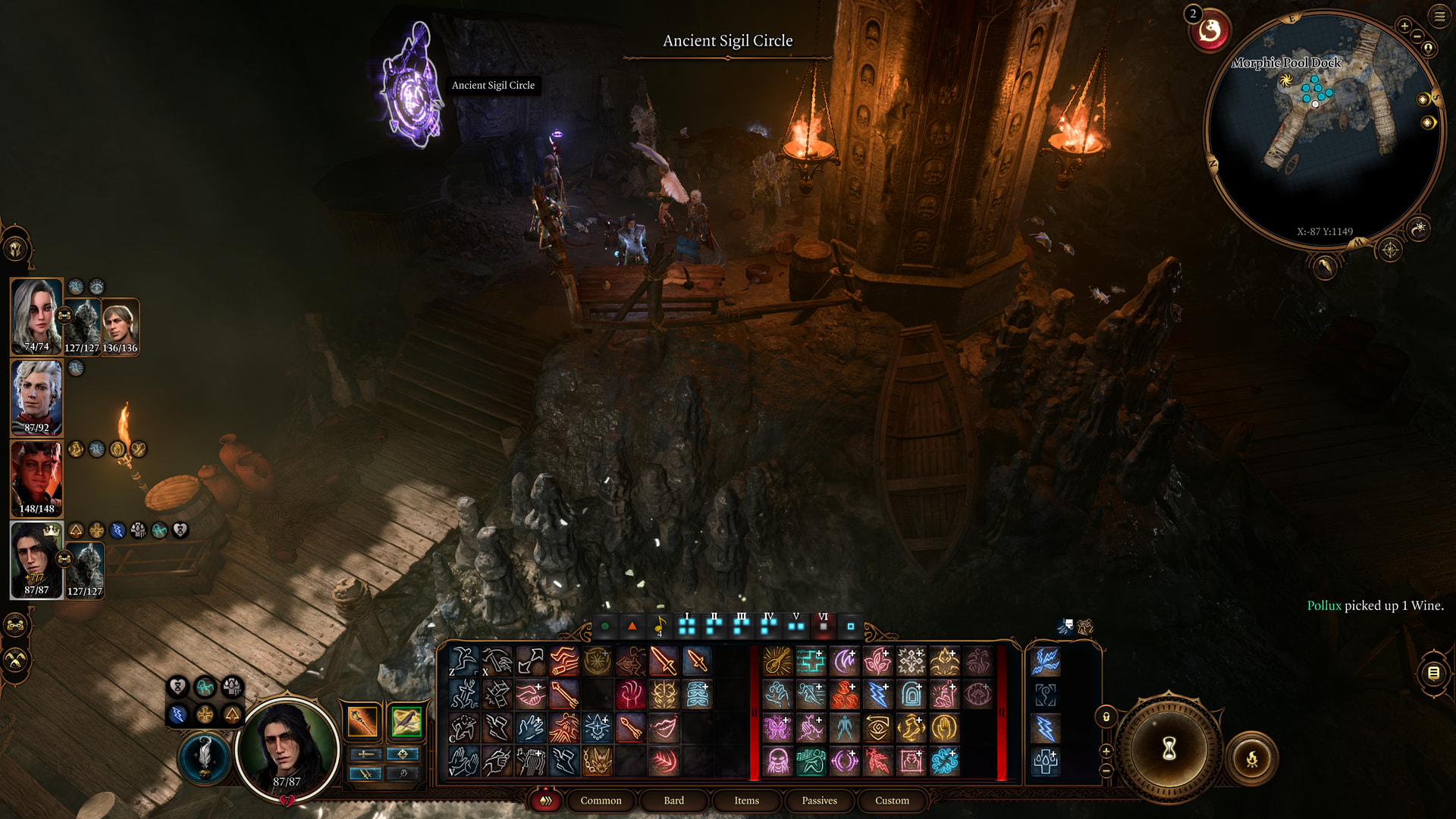The width and height of the screenshot is (1456, 819).
Task: Activate the lute Bardic Inspiration icon
Action: 777,661
